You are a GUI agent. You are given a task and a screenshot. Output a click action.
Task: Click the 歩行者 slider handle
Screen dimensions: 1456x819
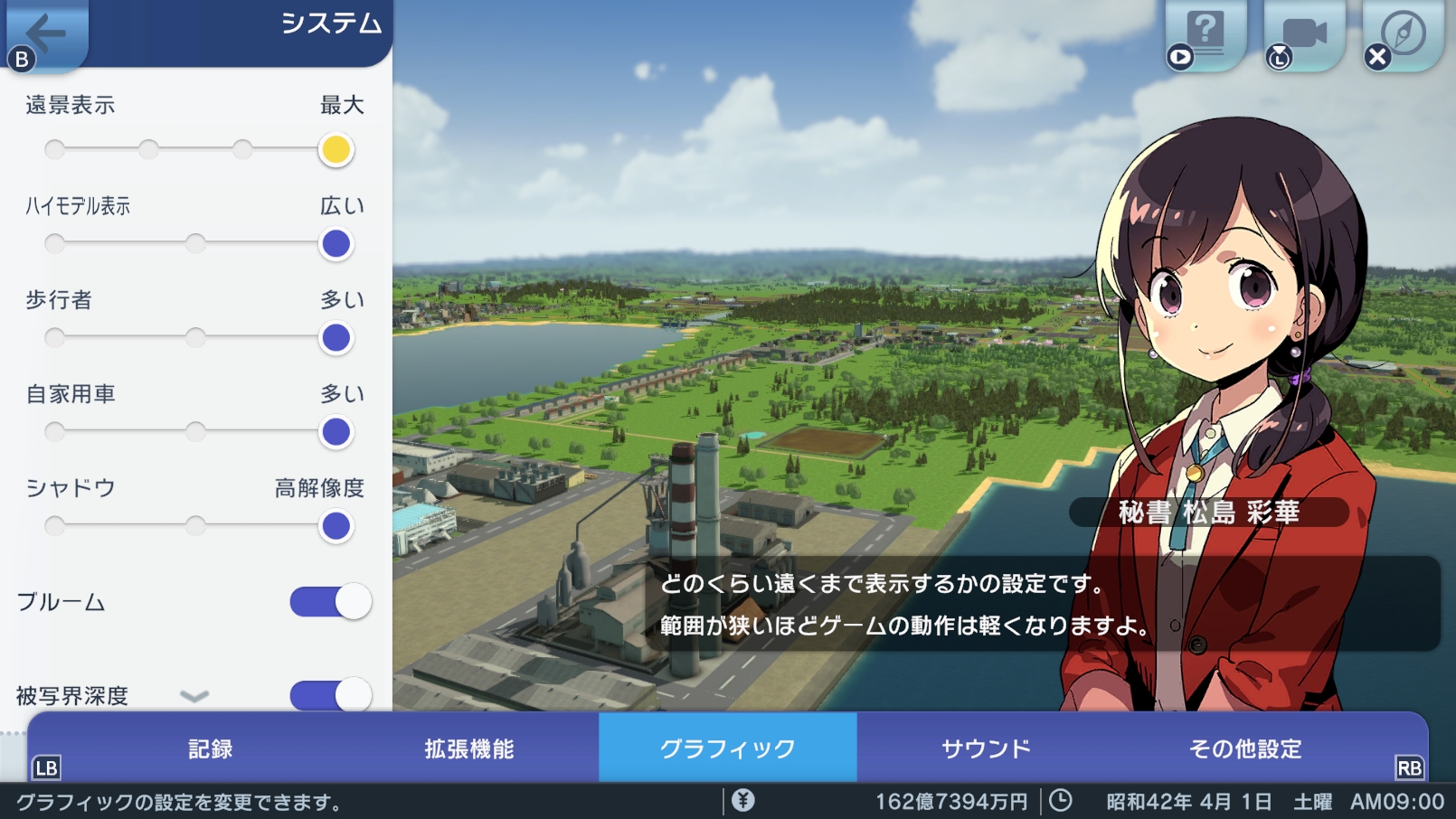pos(335,338)
